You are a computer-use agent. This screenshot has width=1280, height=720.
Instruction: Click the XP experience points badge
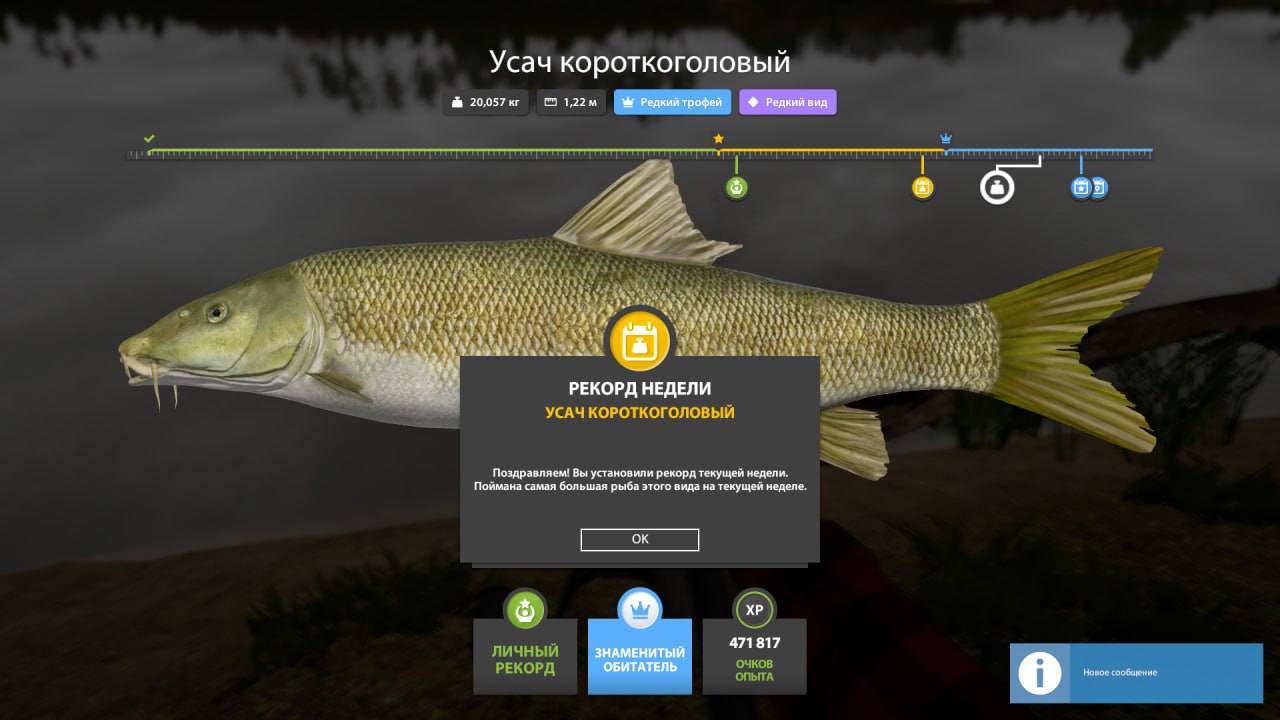(x=754, y=608)
